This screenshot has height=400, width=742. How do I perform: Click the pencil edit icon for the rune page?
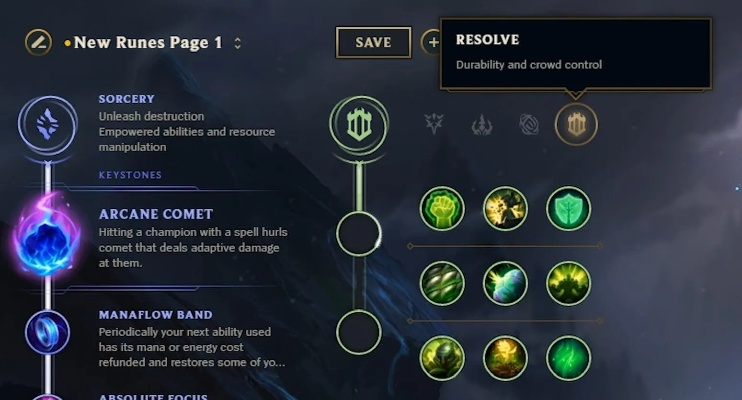(x=39, y=42)
